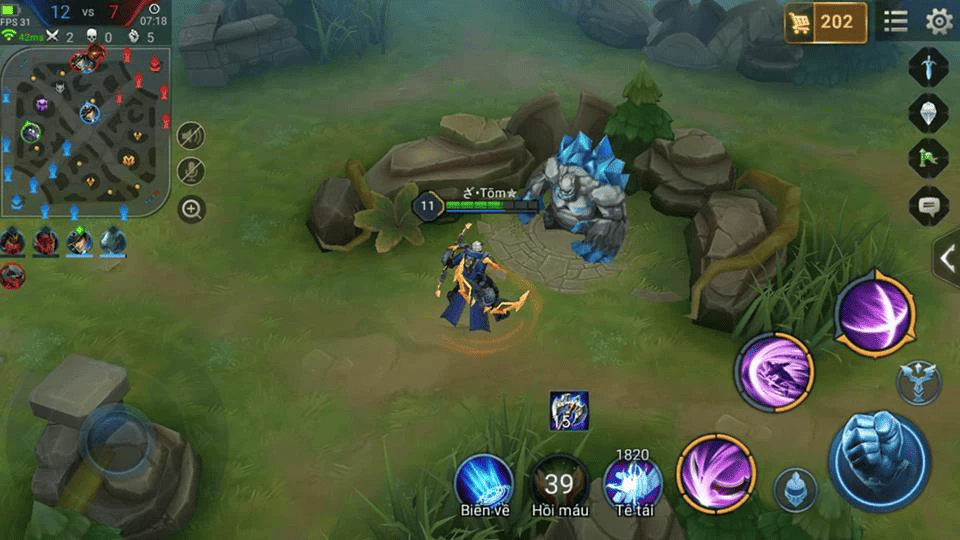
Task: Expand the side panel arrow at right edge
Action: pyautogui.click(x=946, y=258)
